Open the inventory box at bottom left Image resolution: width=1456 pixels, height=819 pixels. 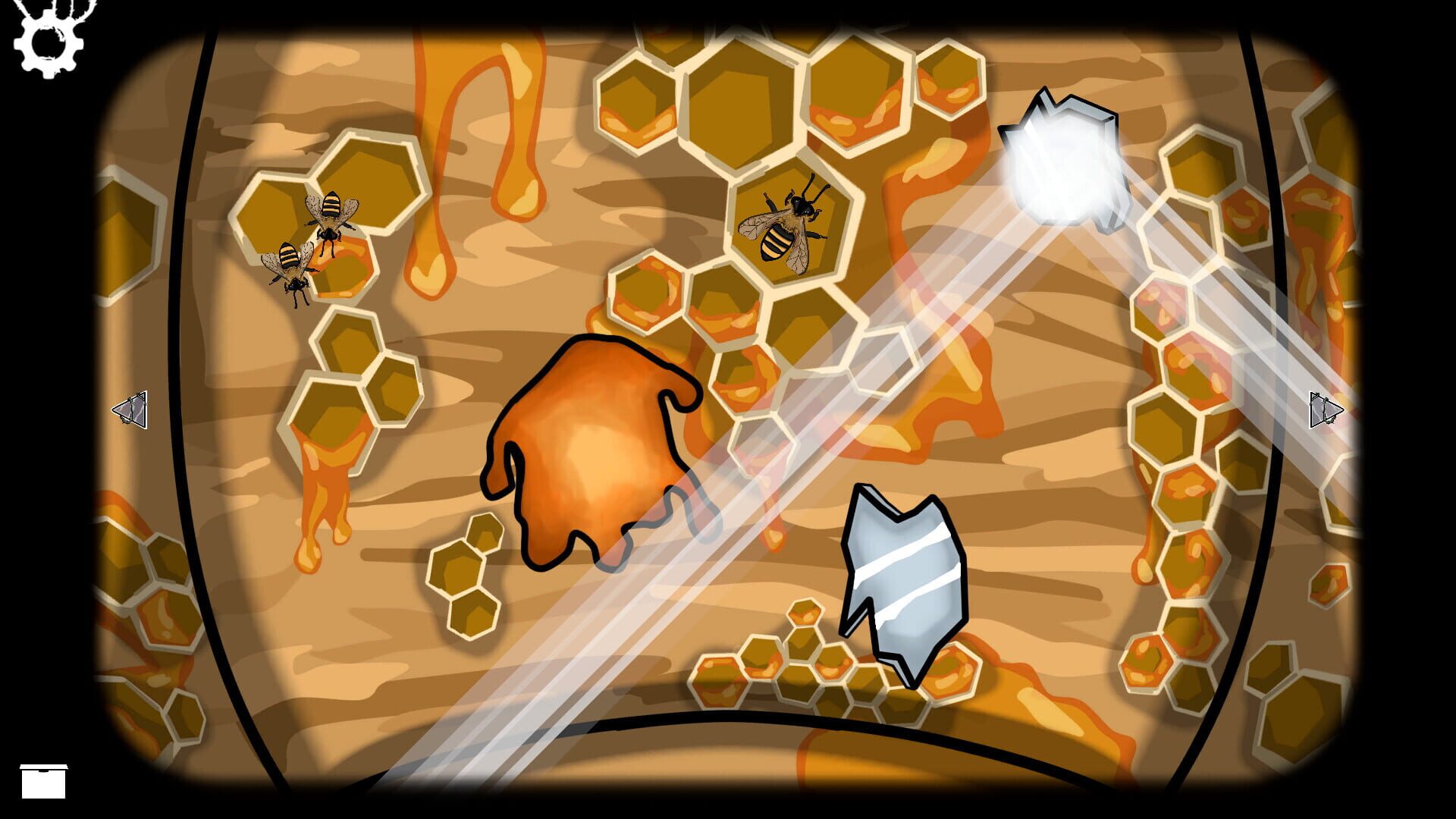tap(45, 780)
